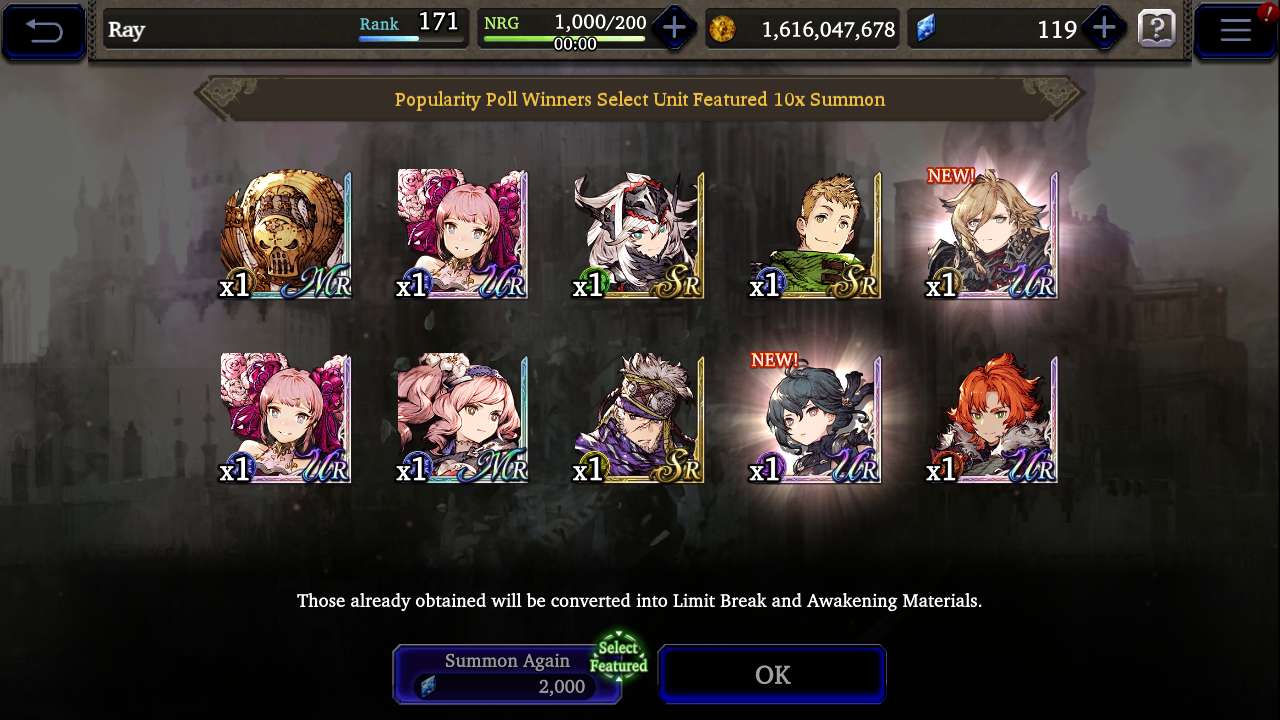Select the pink twin-tail MR unit

pyautogui.click(x=462, y=418)
